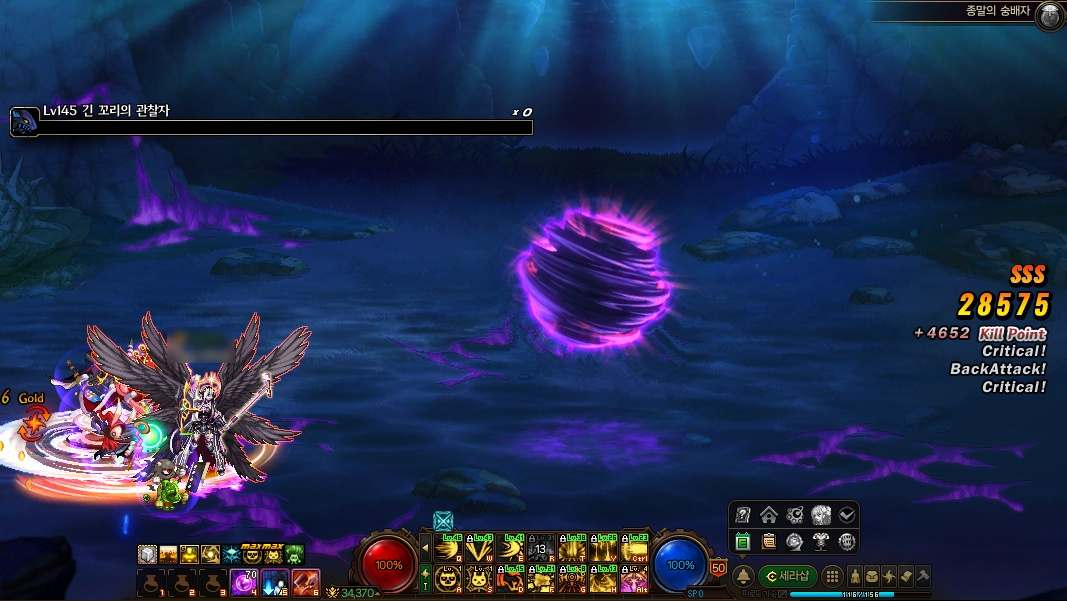Activate the pink Alt skill icon
The image size is (1067, 601).
tap(634, 578)
